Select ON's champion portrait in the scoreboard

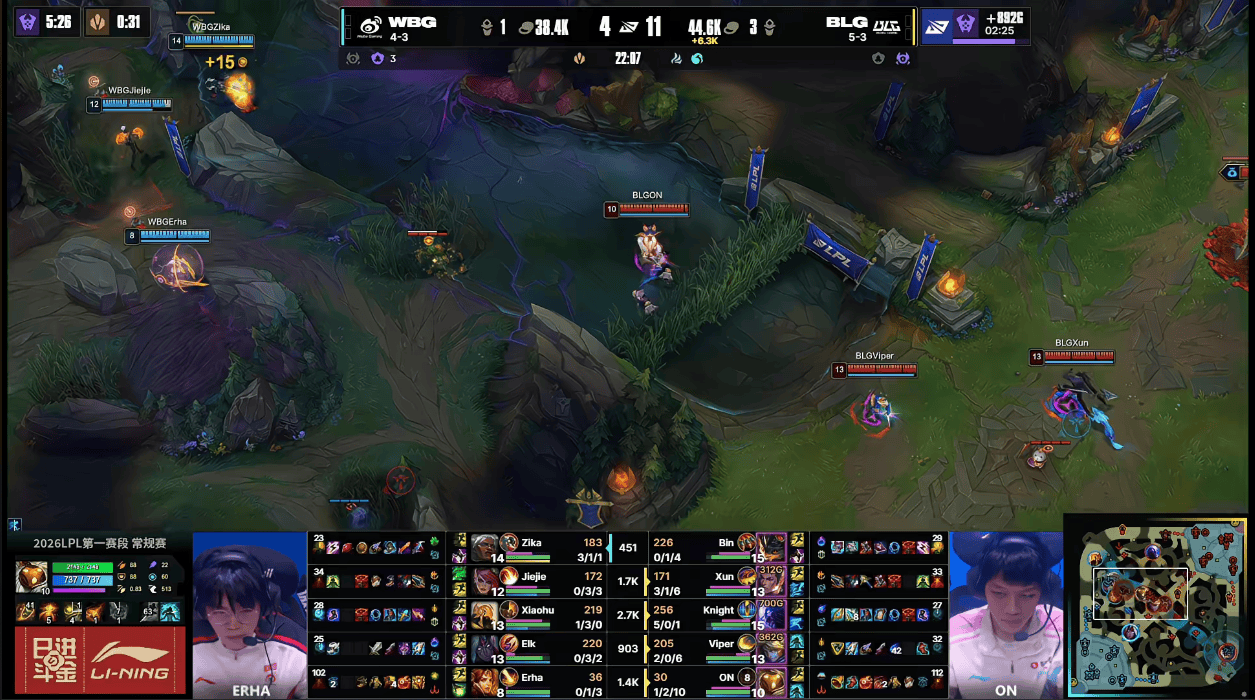click(x=771, y=682)
